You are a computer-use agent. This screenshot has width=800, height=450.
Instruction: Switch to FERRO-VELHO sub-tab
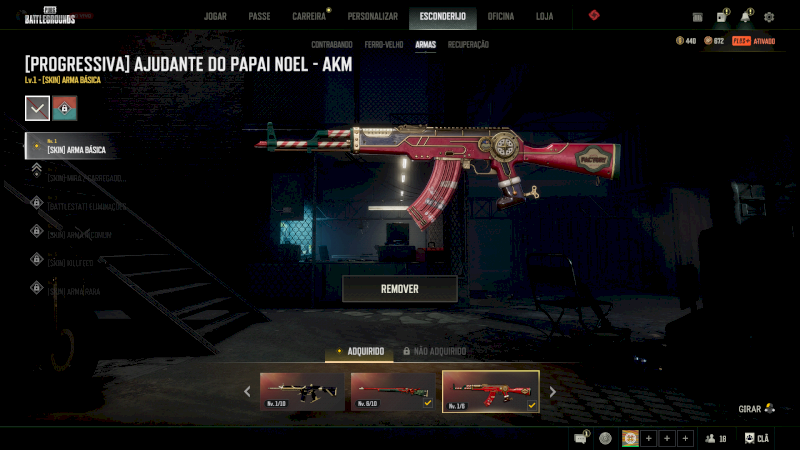click(x=384, y=45)
